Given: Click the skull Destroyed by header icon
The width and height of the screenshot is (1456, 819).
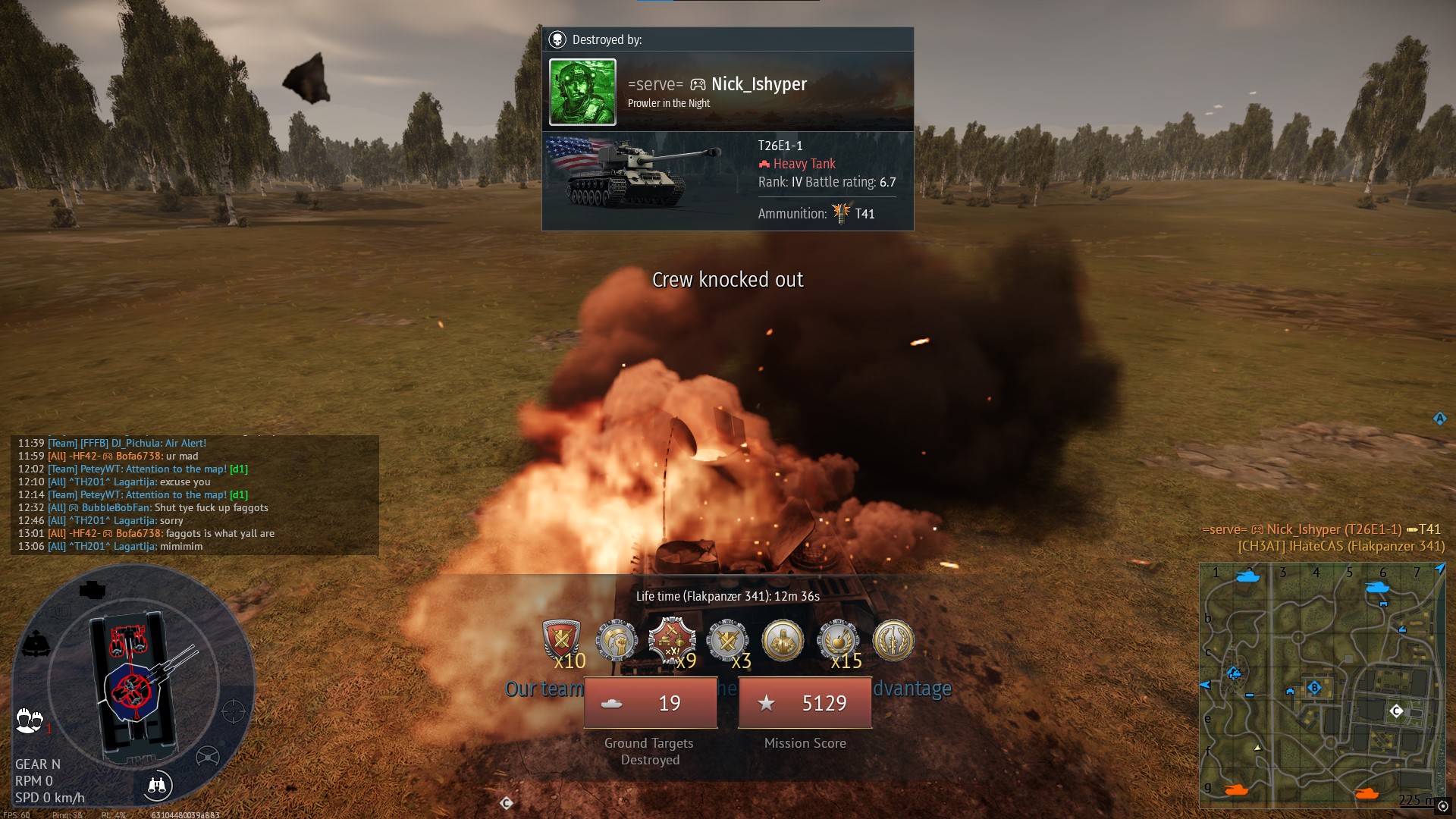Looking at the screenshot, I should pyautogui.click(x=557, y=39).
